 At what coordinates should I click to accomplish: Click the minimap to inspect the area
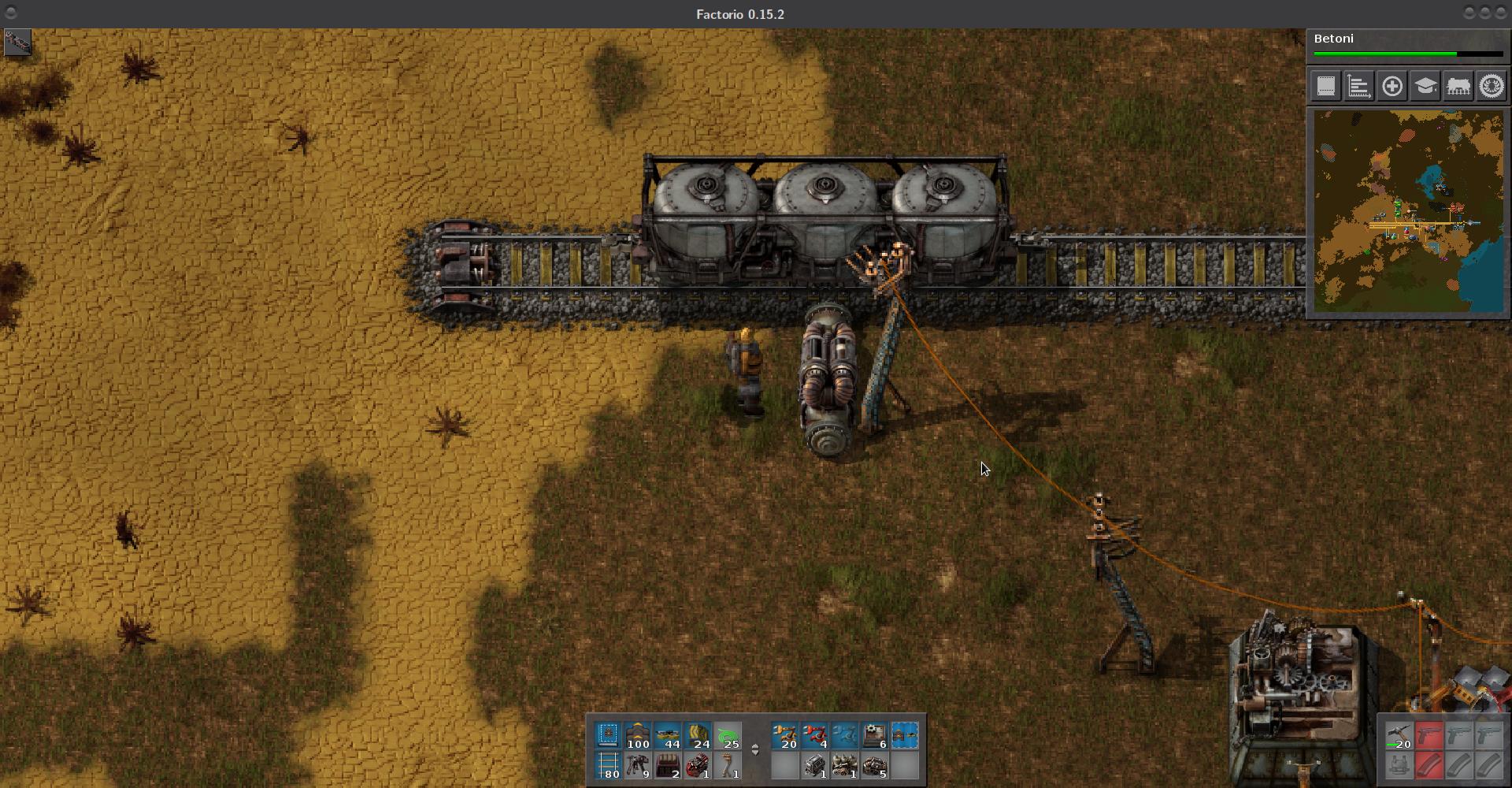coord(1410,211)
